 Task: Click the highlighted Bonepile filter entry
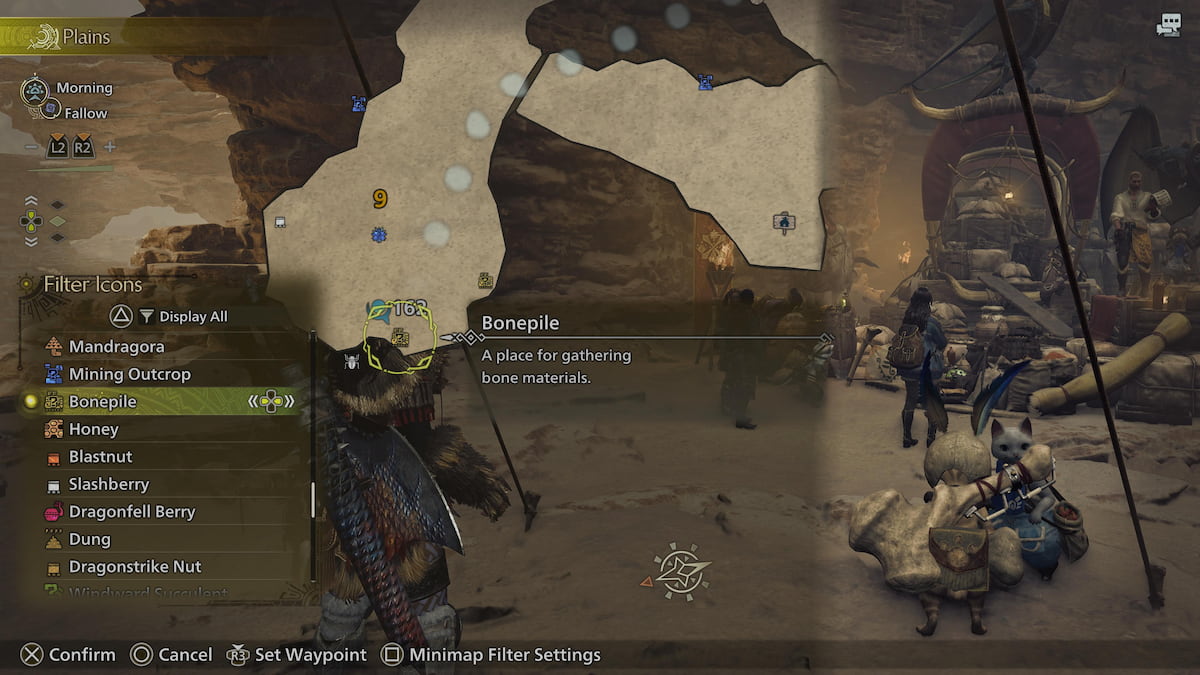(103, 402)
